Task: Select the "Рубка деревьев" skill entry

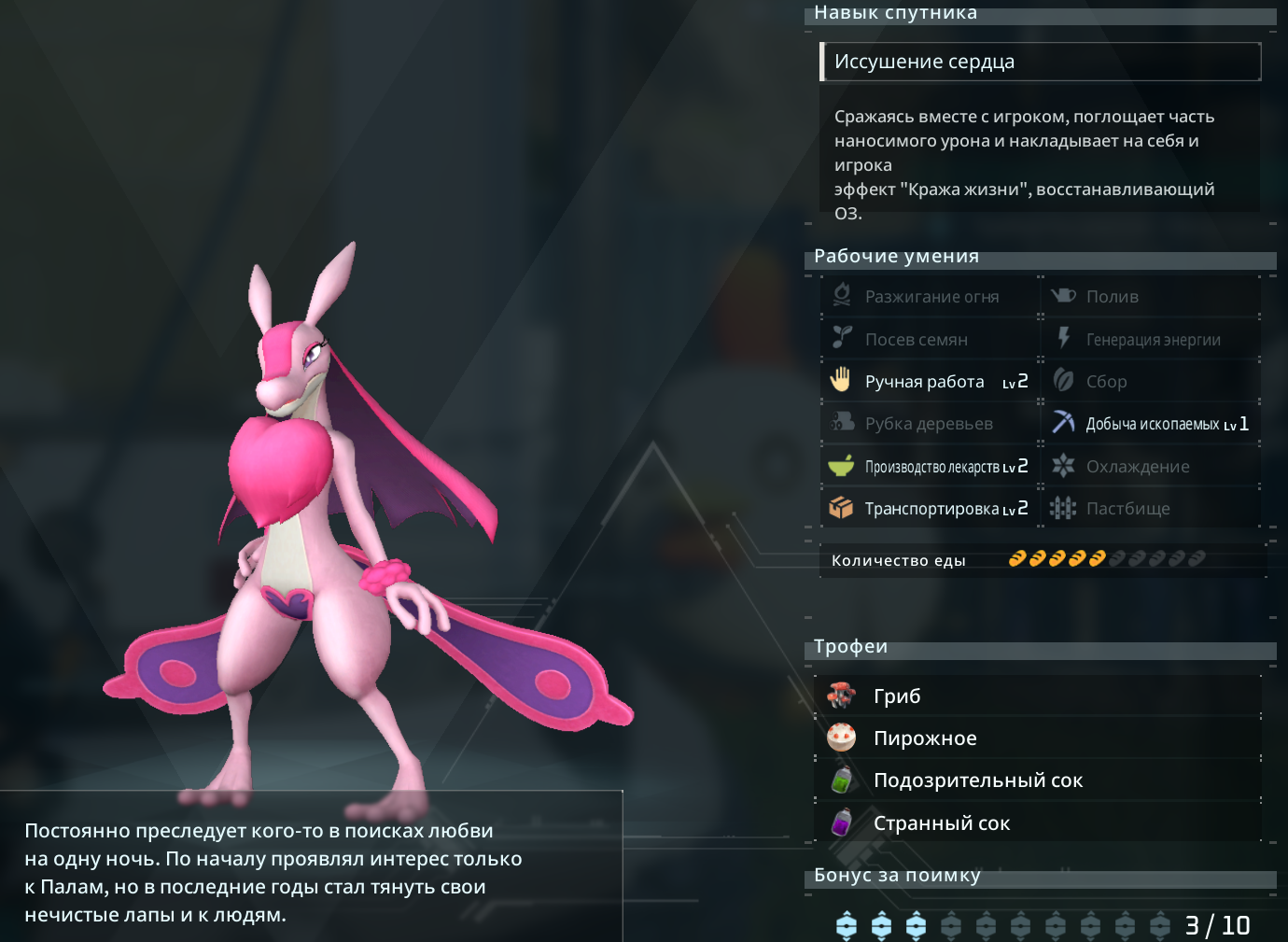Action: (930, 424)
